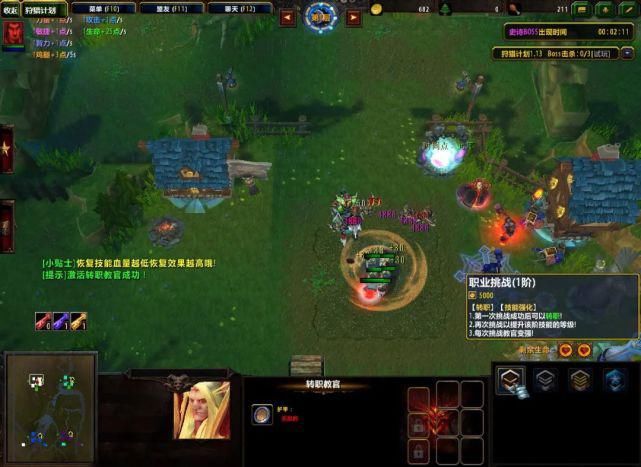Choose the grey two-layer challenge icon

[546, 379]
